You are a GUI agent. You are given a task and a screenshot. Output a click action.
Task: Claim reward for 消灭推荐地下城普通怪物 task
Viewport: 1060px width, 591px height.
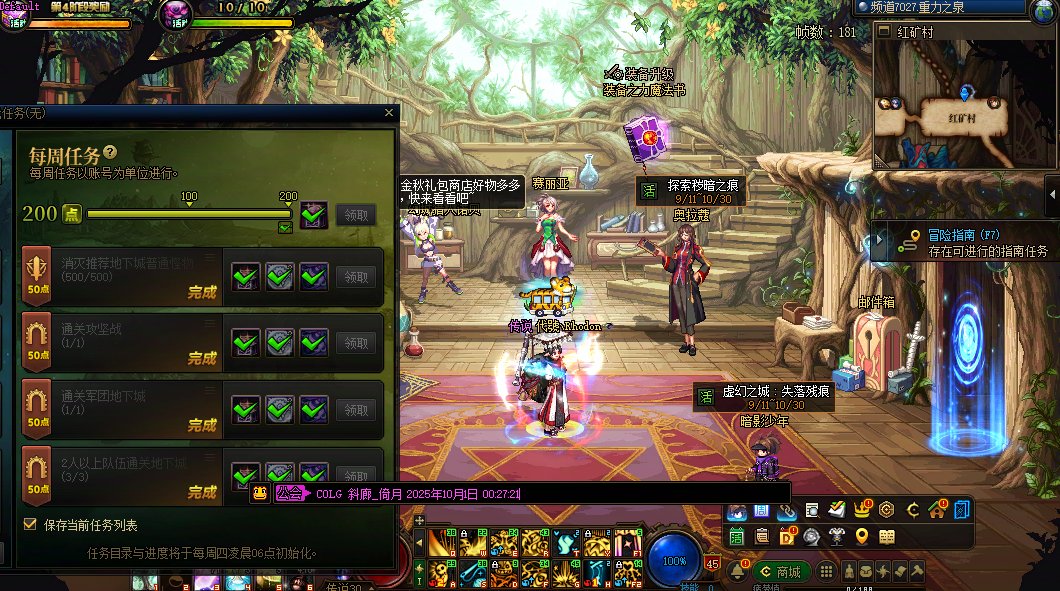click(357, 277)
